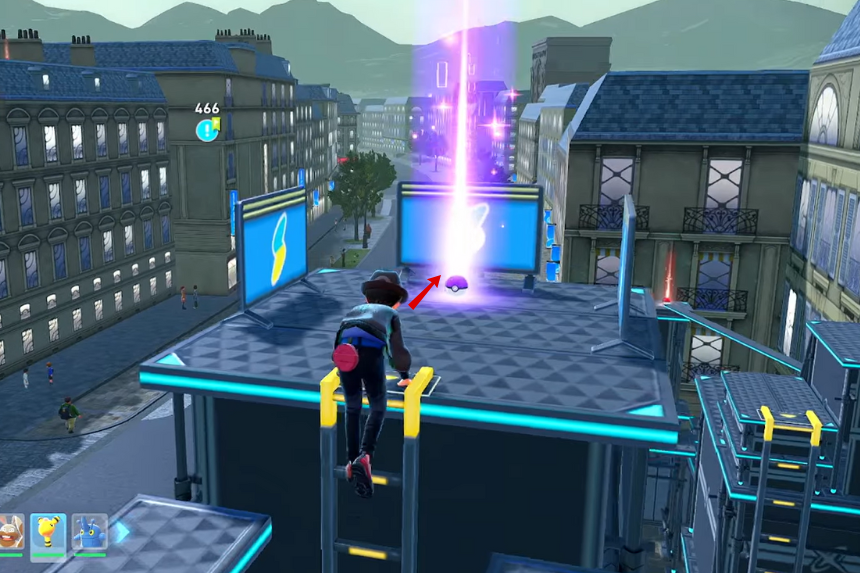Choose the Heracross party portrait
This screenshot has width=860, height=573.
coord(89,532)
